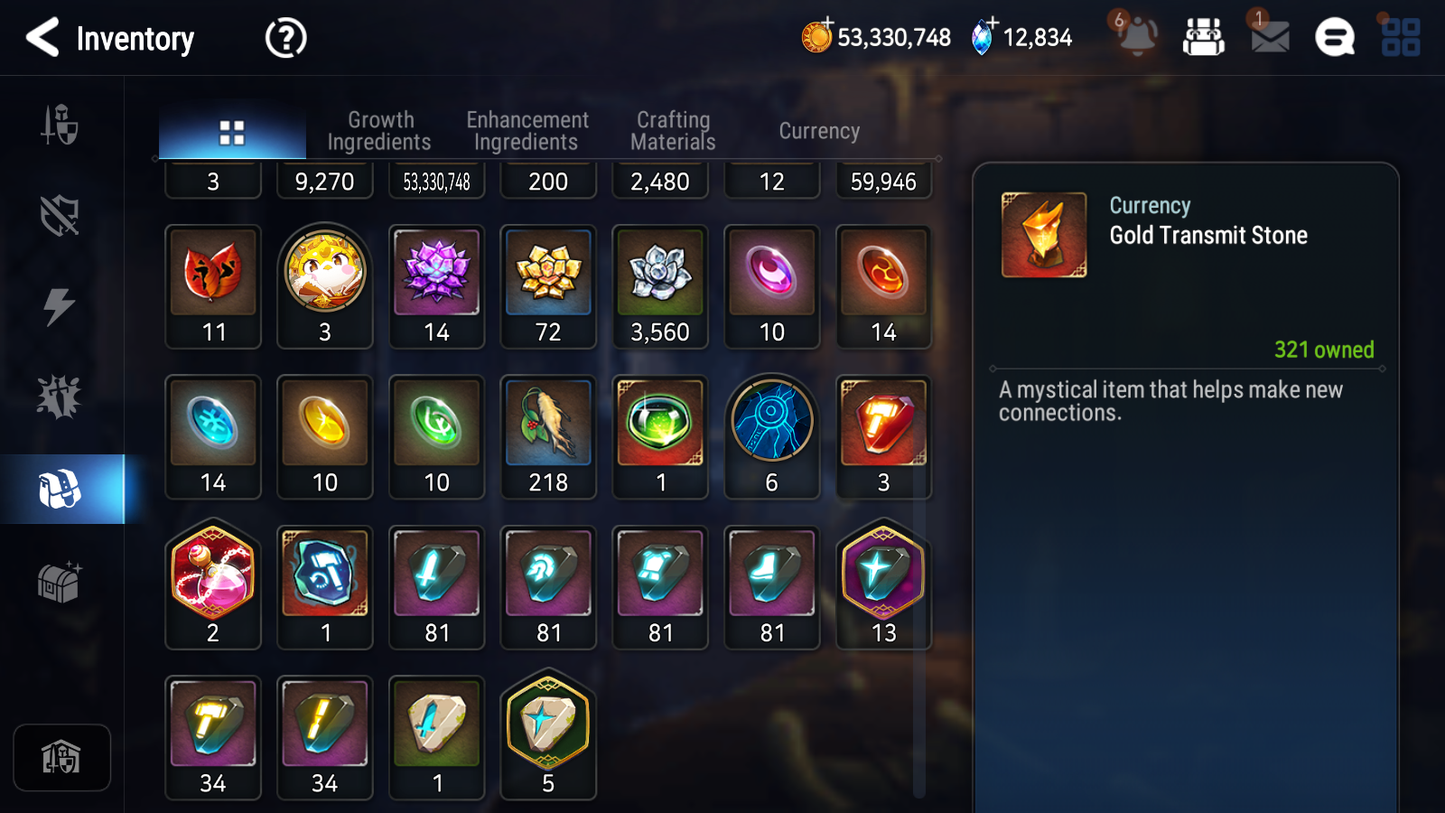
Task: Open the main menu grid icon top right
Action: [1399, 37]
